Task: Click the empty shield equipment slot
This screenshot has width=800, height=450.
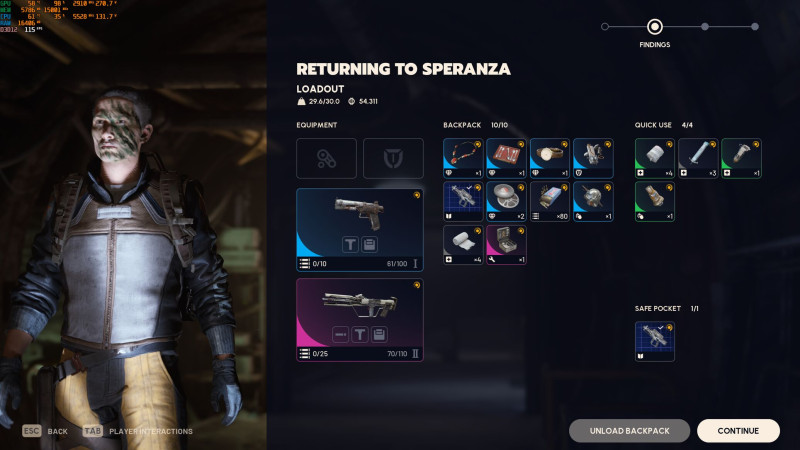Action: point(393,158)
